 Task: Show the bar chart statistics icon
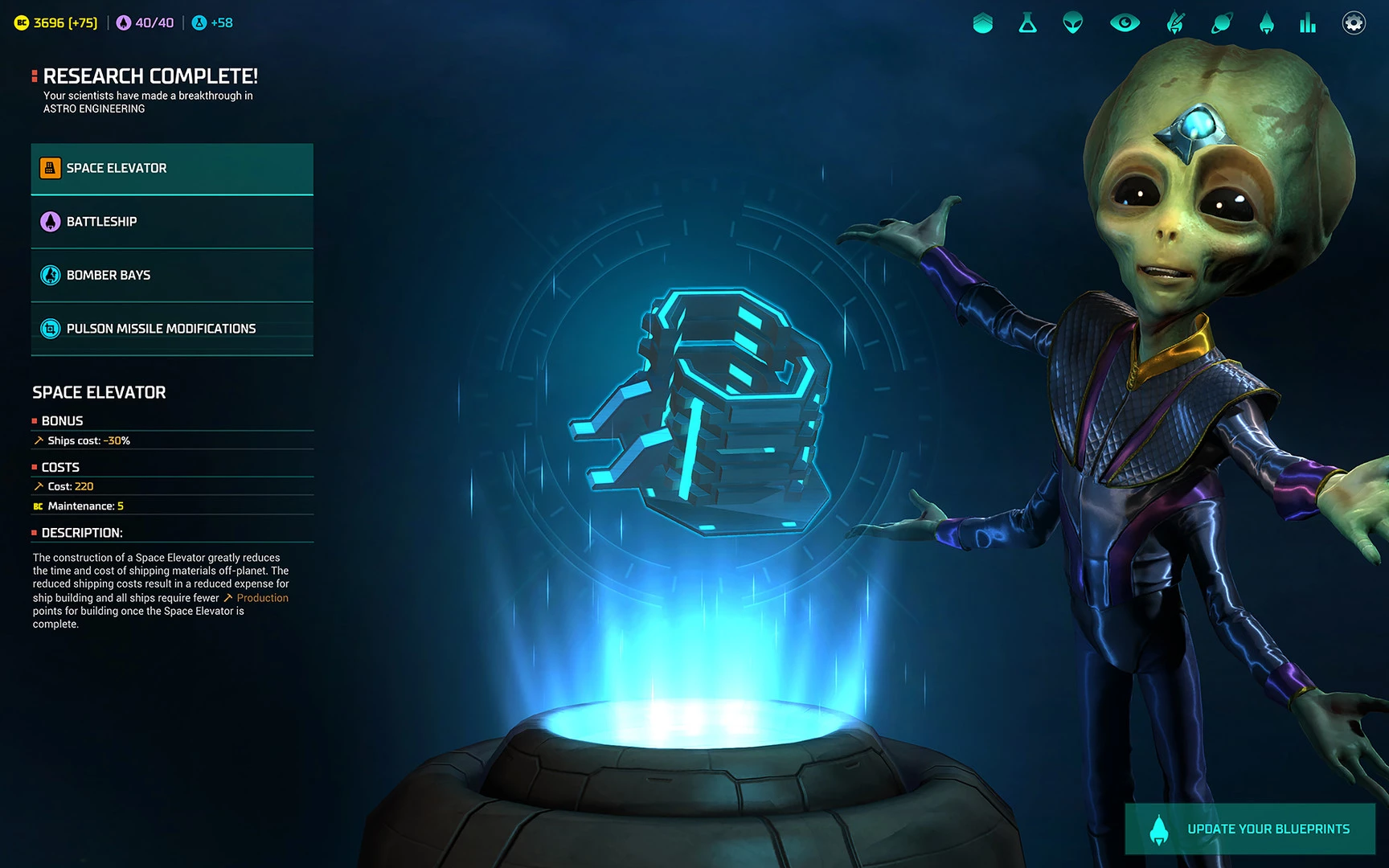click(x=1308, y=23)
